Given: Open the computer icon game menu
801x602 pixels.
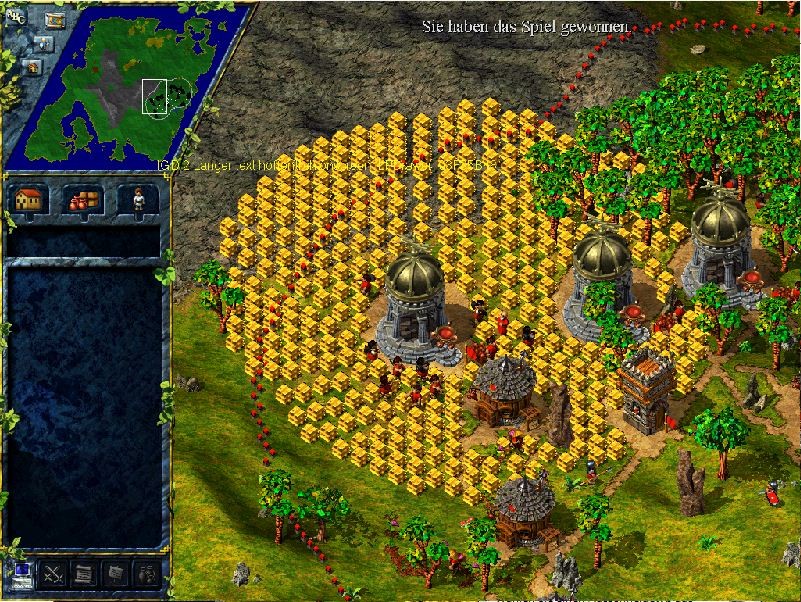Looking at the screenshot, I should (x=20, y=574).
